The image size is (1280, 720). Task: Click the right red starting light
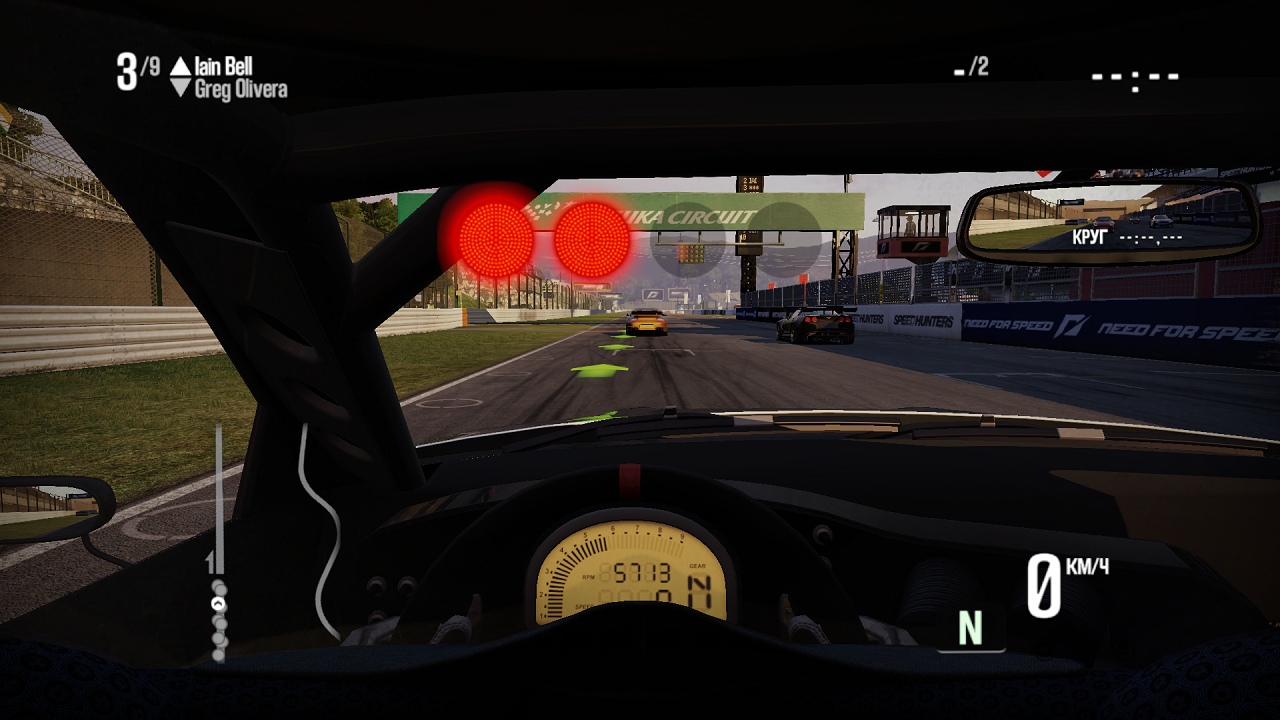592,240
